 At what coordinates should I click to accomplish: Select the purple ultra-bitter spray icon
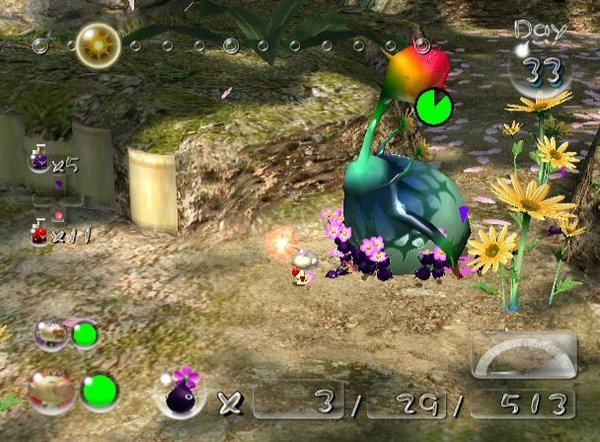click(x=40, y=158)
